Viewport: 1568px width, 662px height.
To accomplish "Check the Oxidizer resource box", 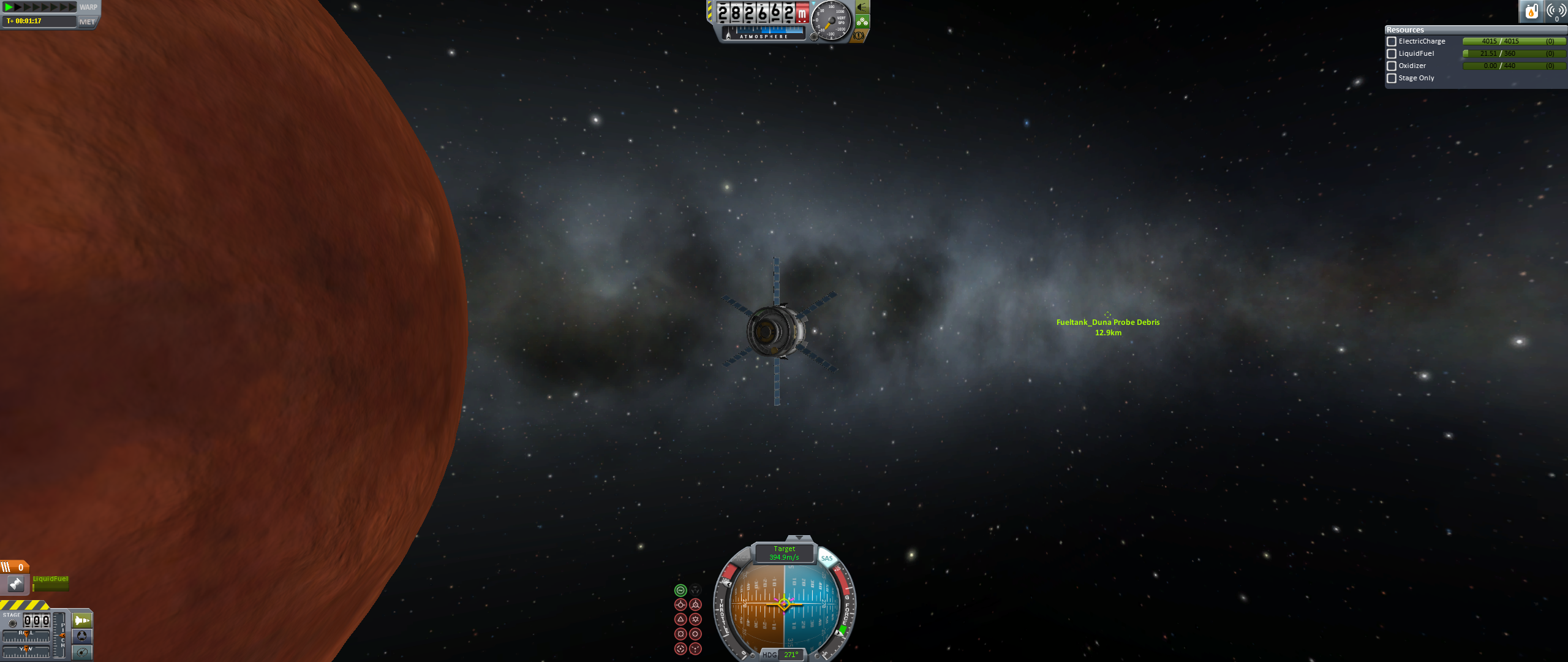I will tap(1392, 66).
